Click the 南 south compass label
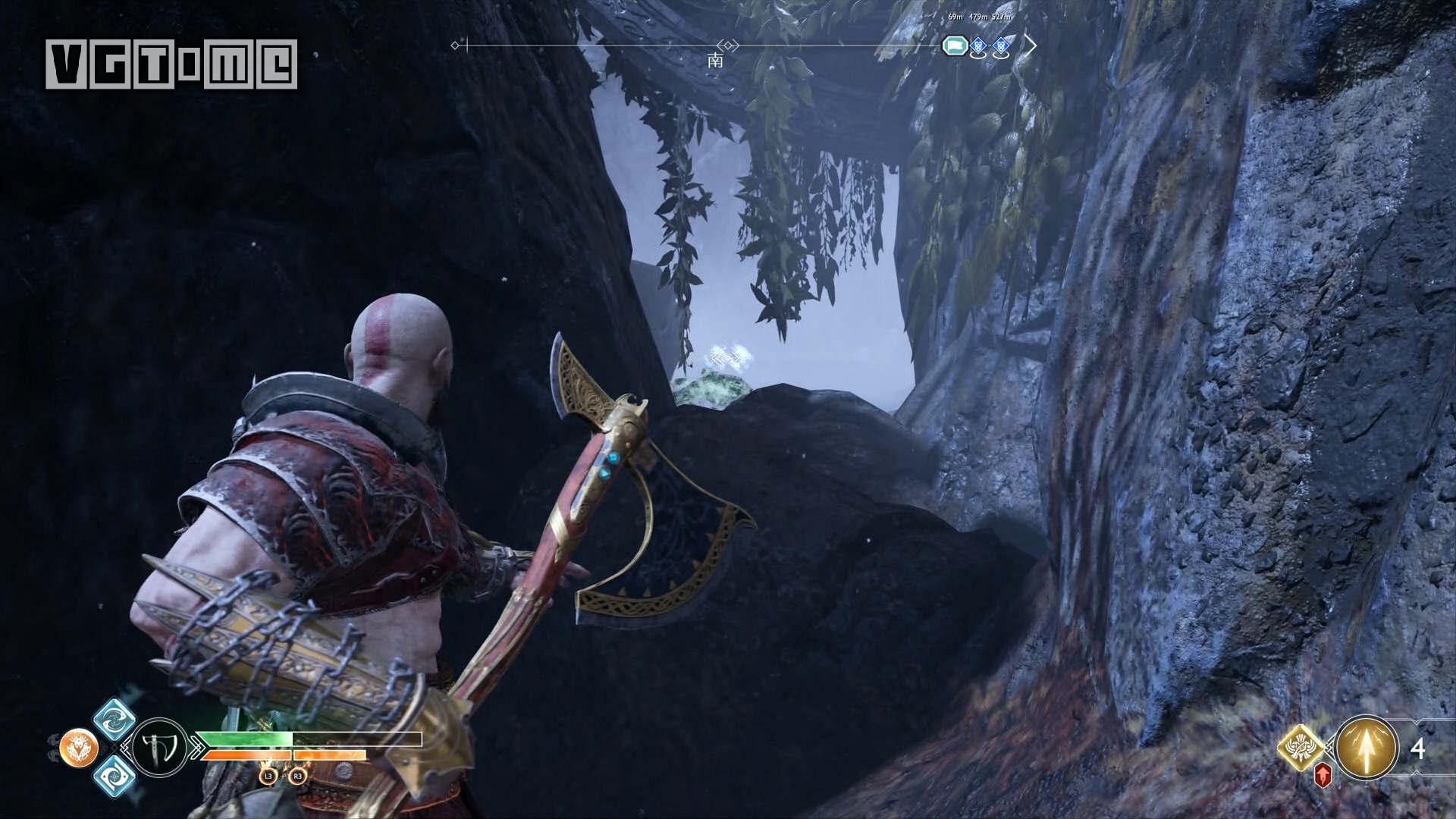Image resolution: width=1456 pixels, height=819 pixels. 715,61
